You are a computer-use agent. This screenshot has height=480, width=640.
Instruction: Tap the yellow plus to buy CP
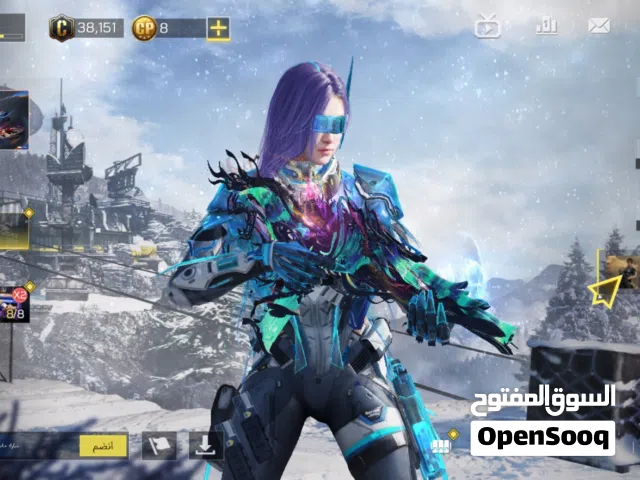(x=218, y=28)
